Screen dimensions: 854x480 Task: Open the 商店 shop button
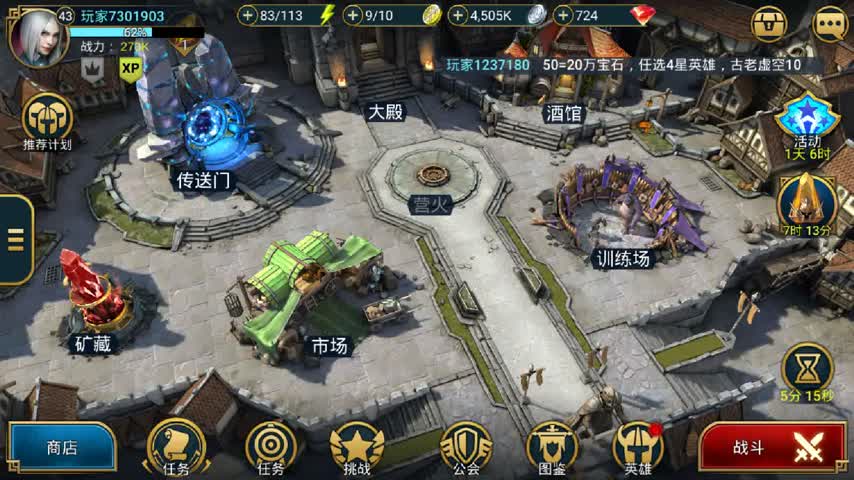[60, 448]
